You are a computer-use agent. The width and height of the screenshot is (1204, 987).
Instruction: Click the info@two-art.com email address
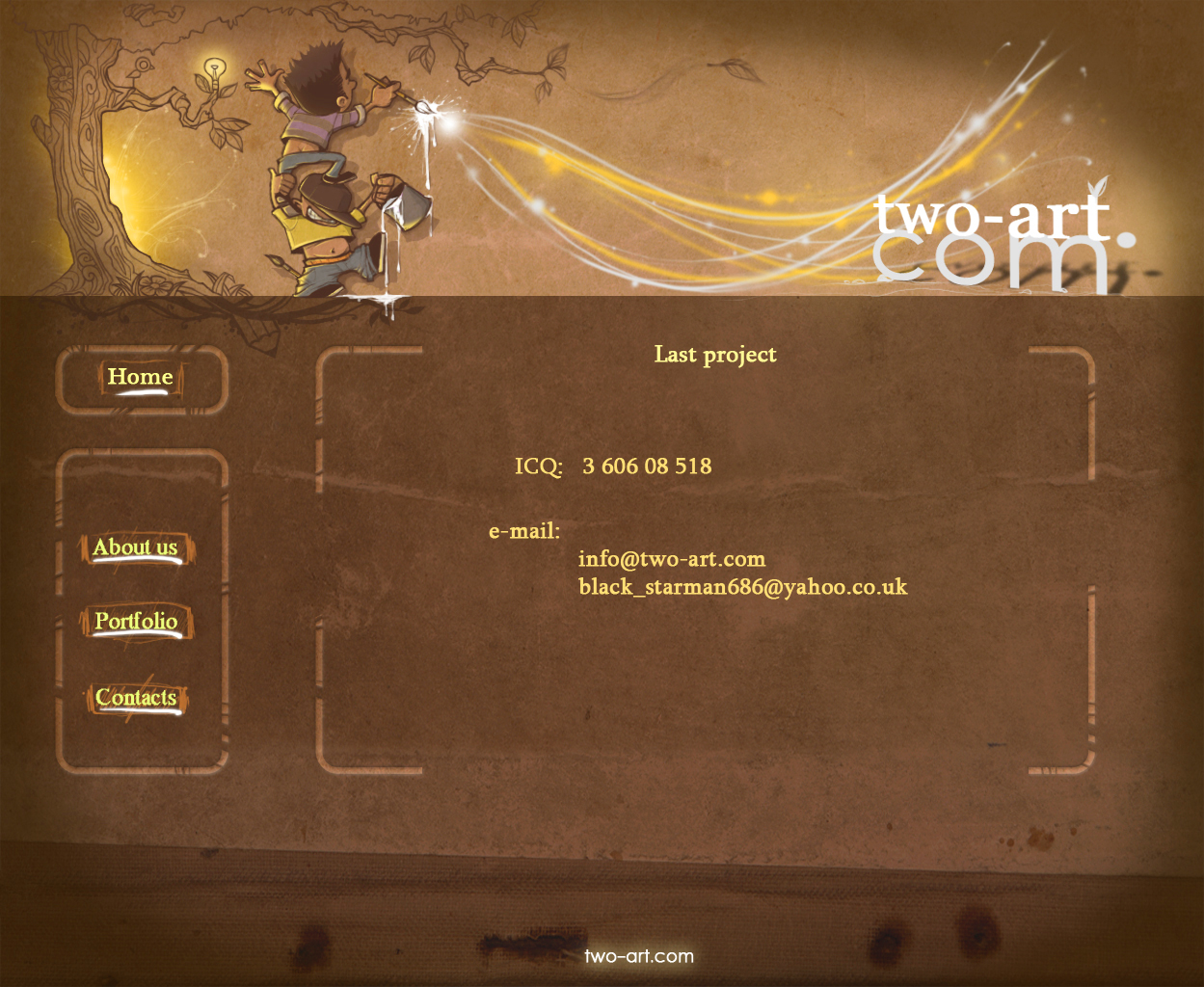pyautogui.click(x=671, y=559)
